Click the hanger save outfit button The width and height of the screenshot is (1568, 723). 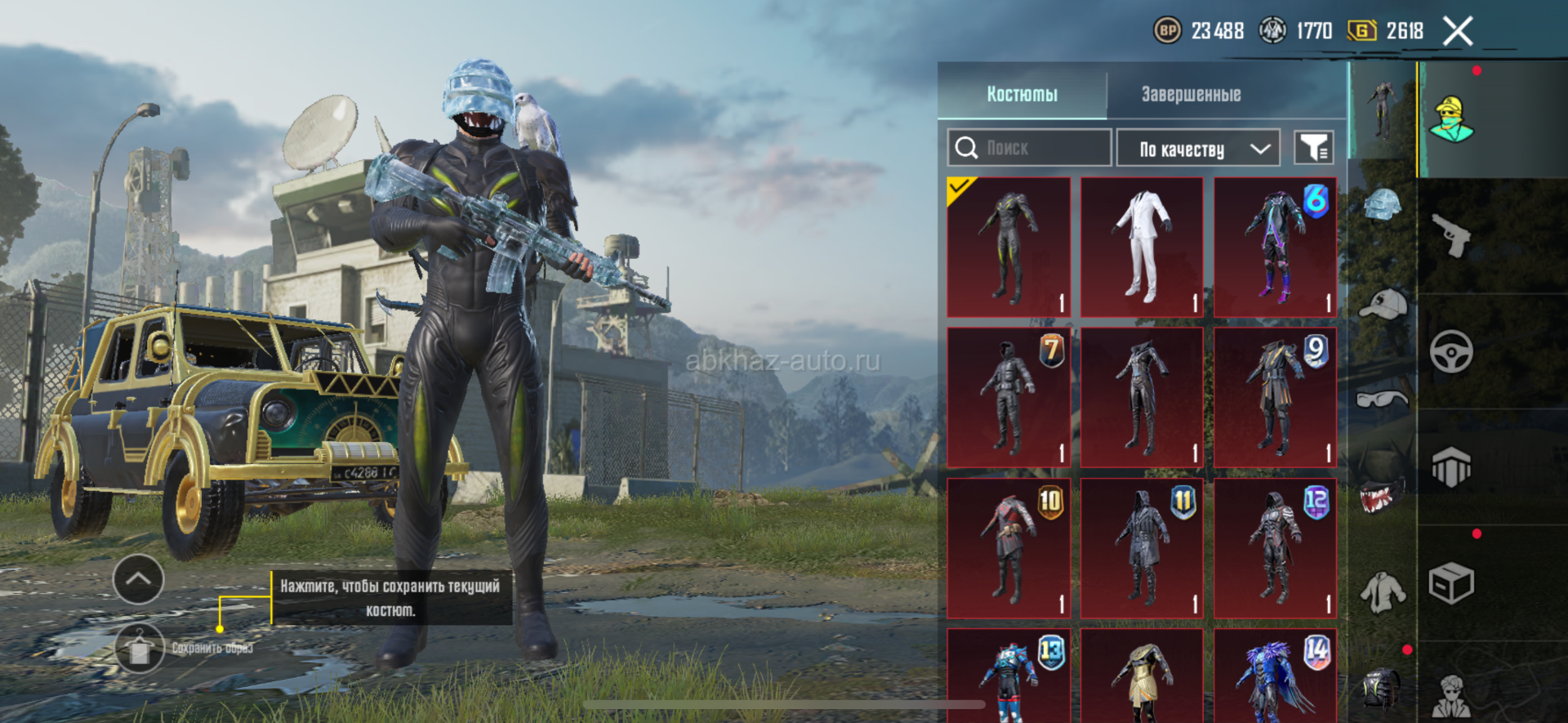tap(139, 648)
